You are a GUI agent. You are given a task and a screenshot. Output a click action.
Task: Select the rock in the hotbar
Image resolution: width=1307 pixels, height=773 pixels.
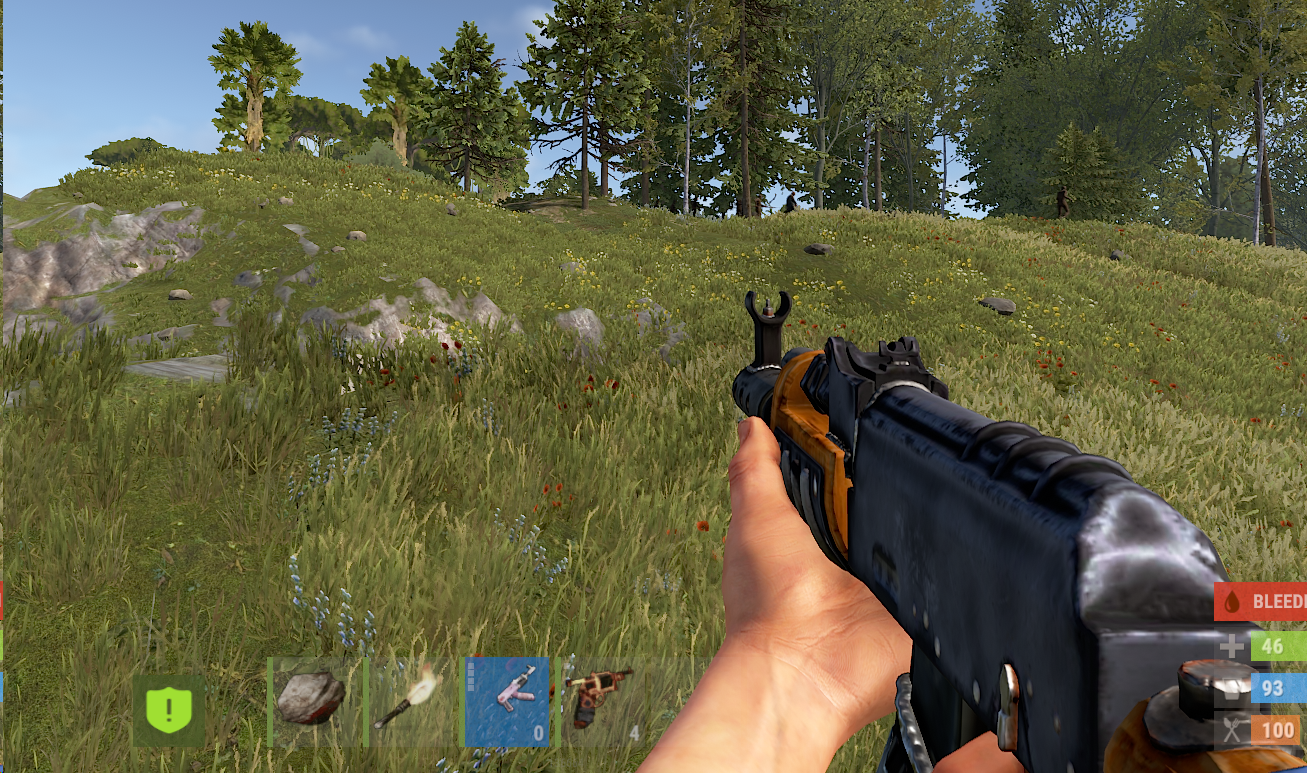click(310, 698)
